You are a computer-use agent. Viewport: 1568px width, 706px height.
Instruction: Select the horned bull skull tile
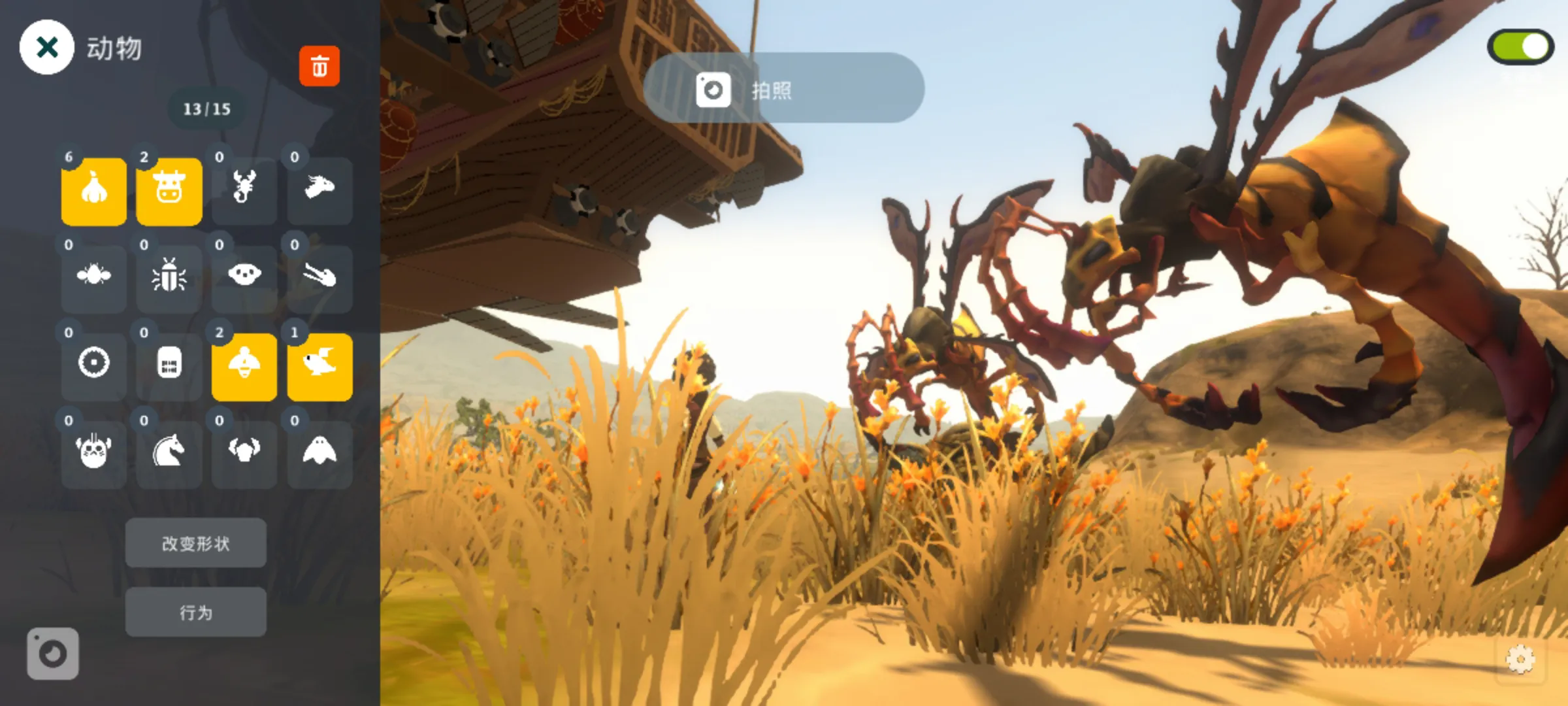tap(244, 454)
